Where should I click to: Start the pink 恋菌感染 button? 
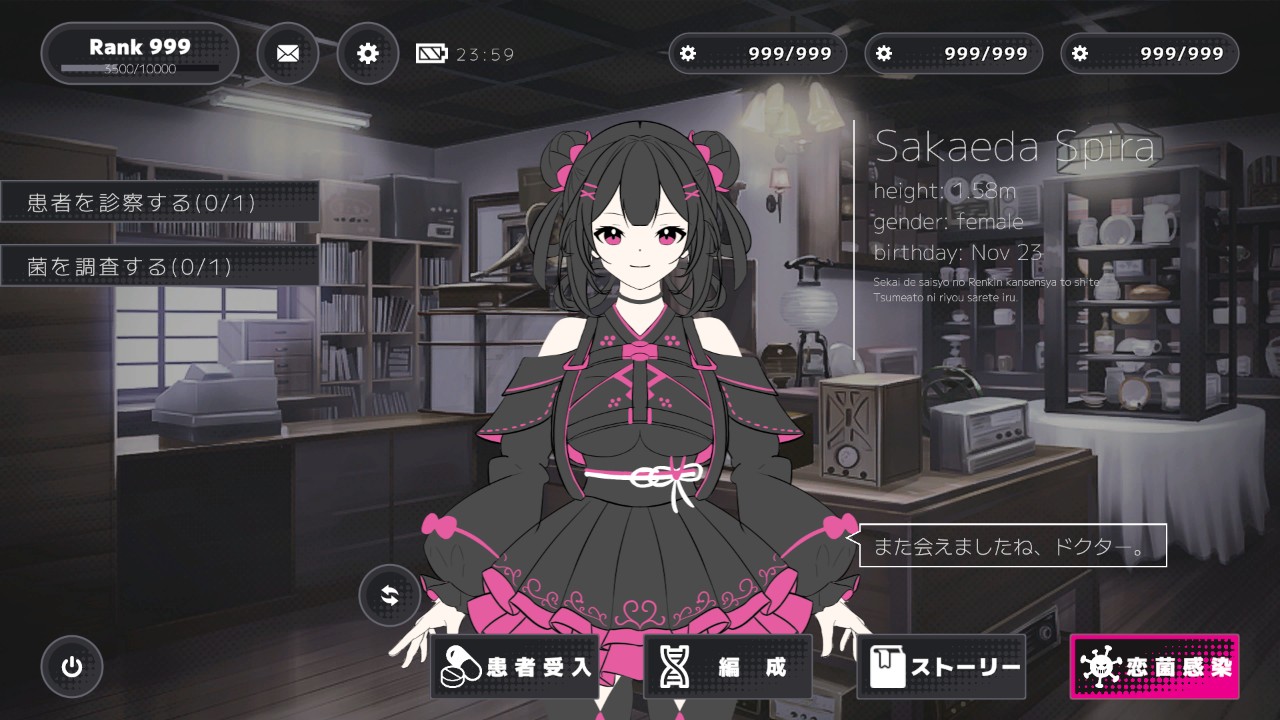[1154, 667]
